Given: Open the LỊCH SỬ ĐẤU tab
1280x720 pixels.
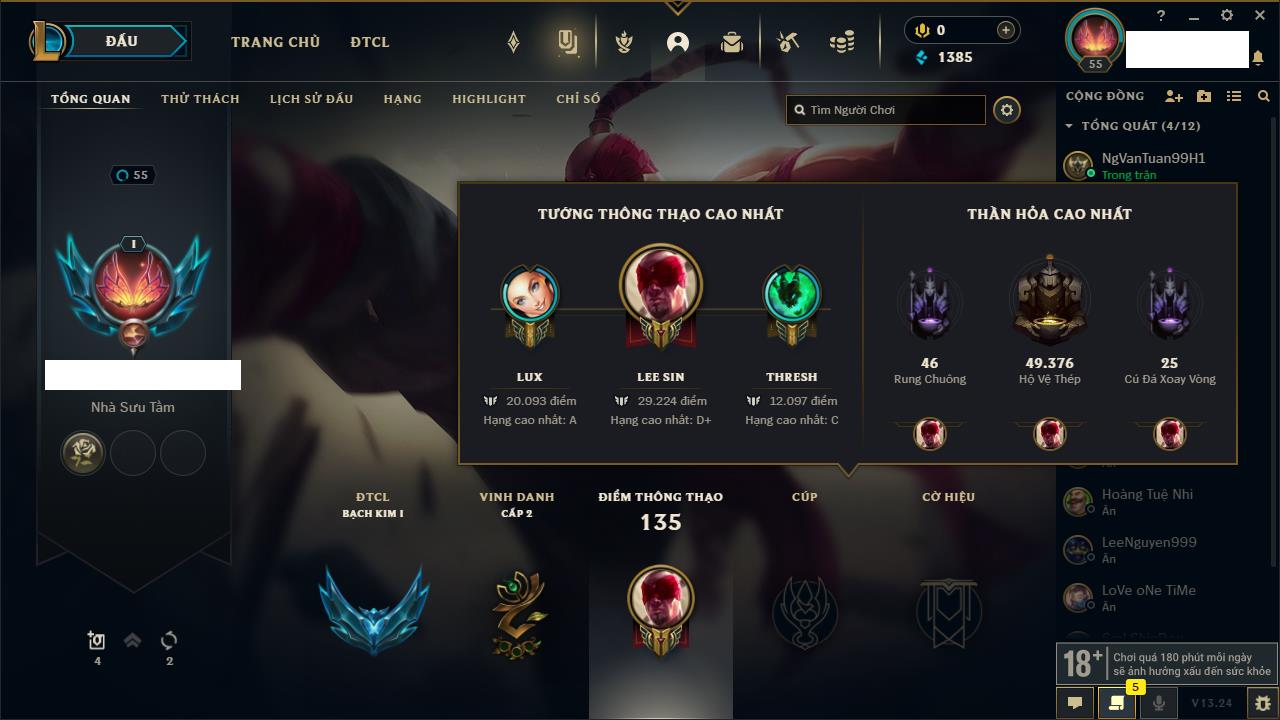Looking at the screenshot, I should 311,99.
